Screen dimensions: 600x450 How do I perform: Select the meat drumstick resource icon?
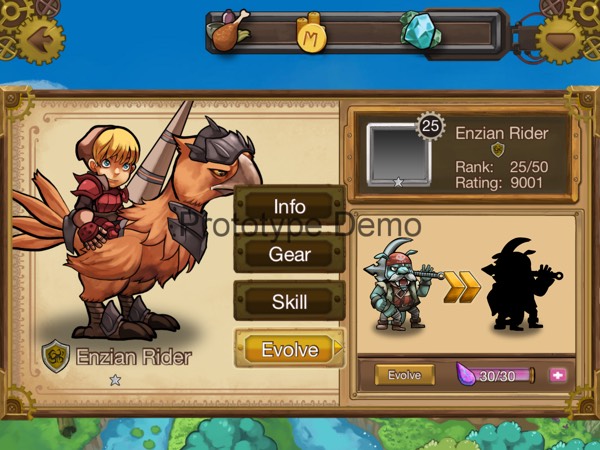[228, 30]
